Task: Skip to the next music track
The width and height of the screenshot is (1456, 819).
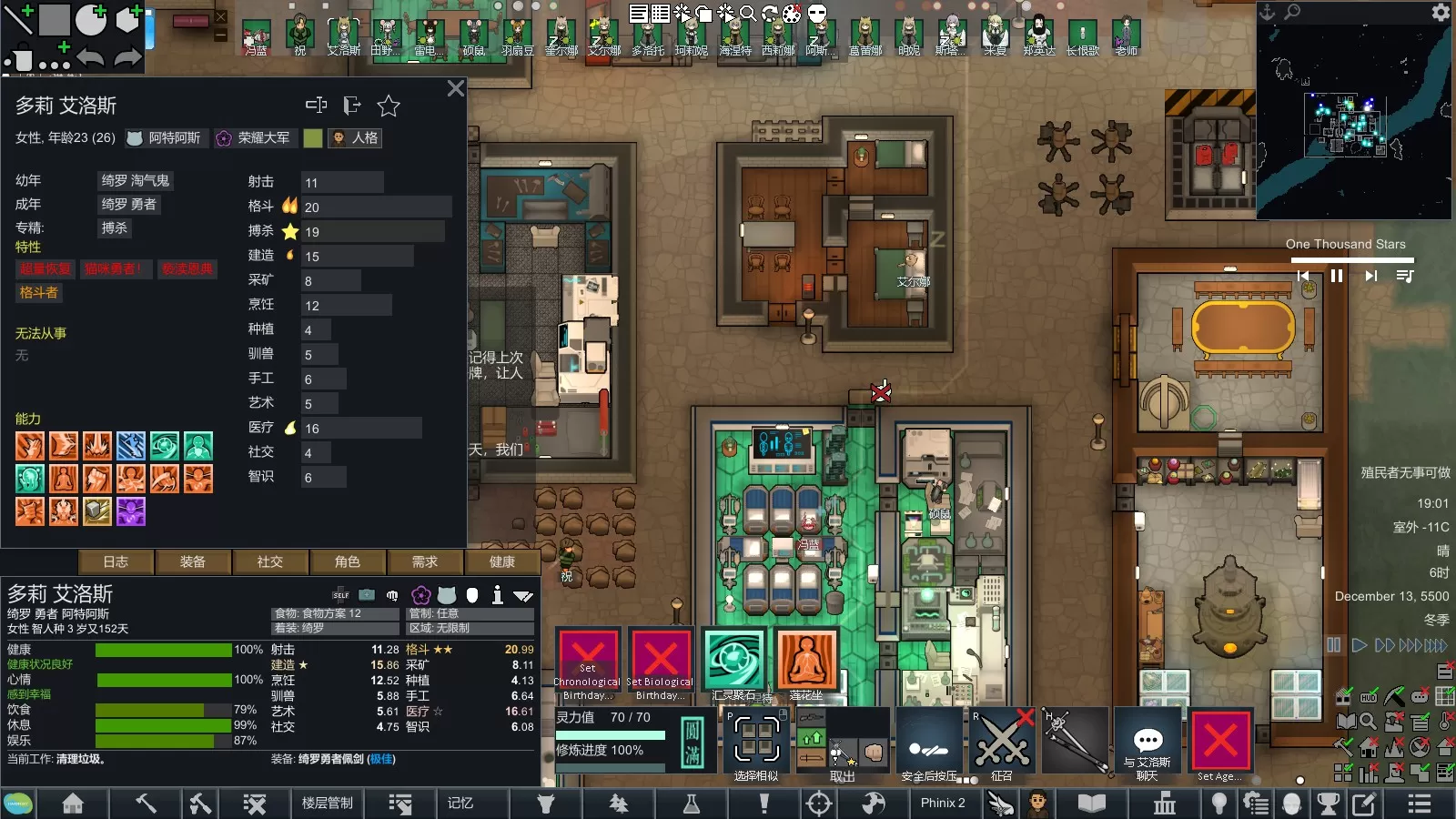Action: pos(1370,276)
